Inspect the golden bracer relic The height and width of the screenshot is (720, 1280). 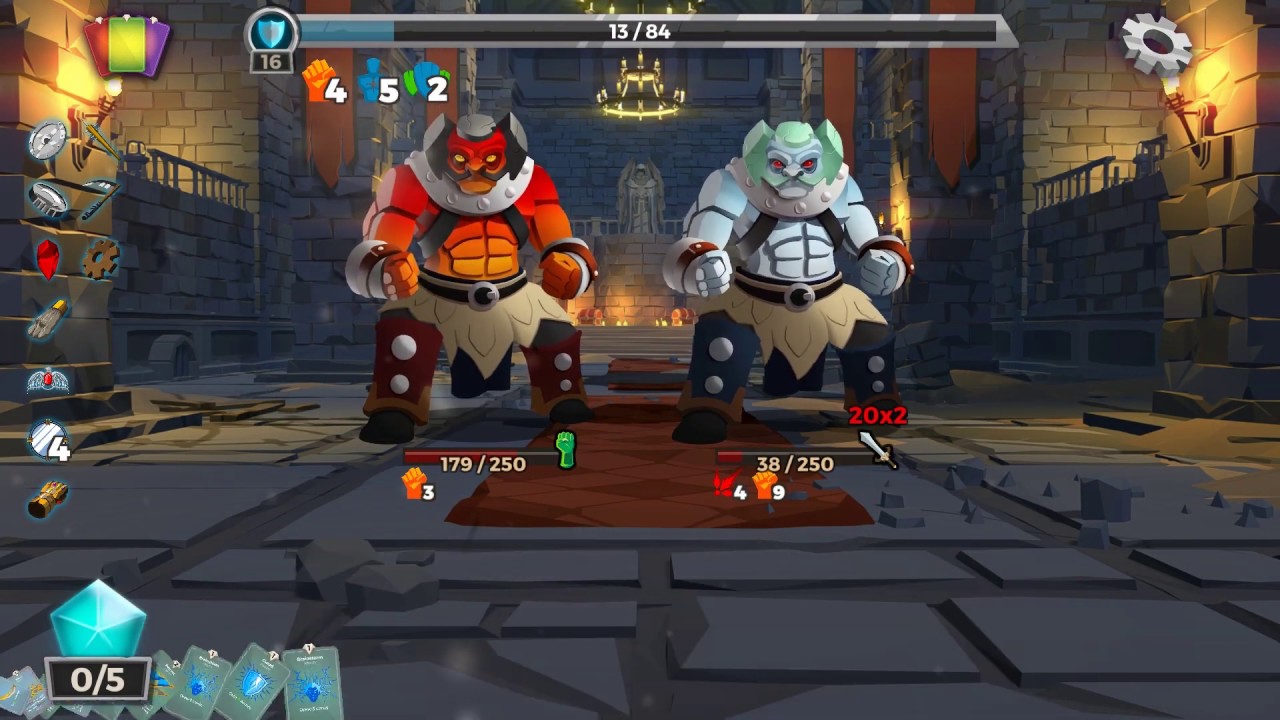[x=47, y=498]
